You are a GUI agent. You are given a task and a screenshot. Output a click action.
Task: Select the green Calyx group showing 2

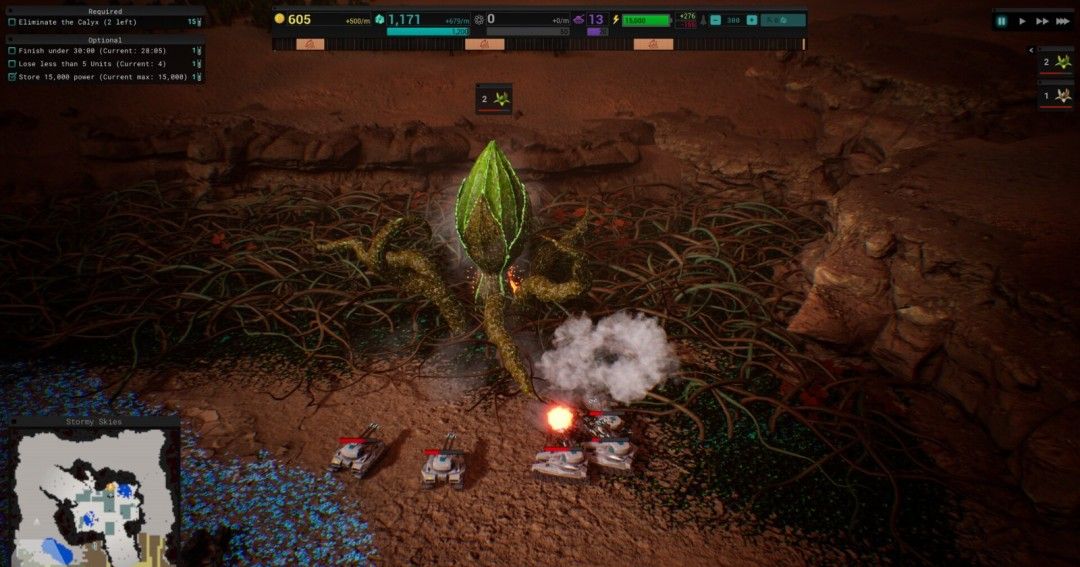(1055, 62)
